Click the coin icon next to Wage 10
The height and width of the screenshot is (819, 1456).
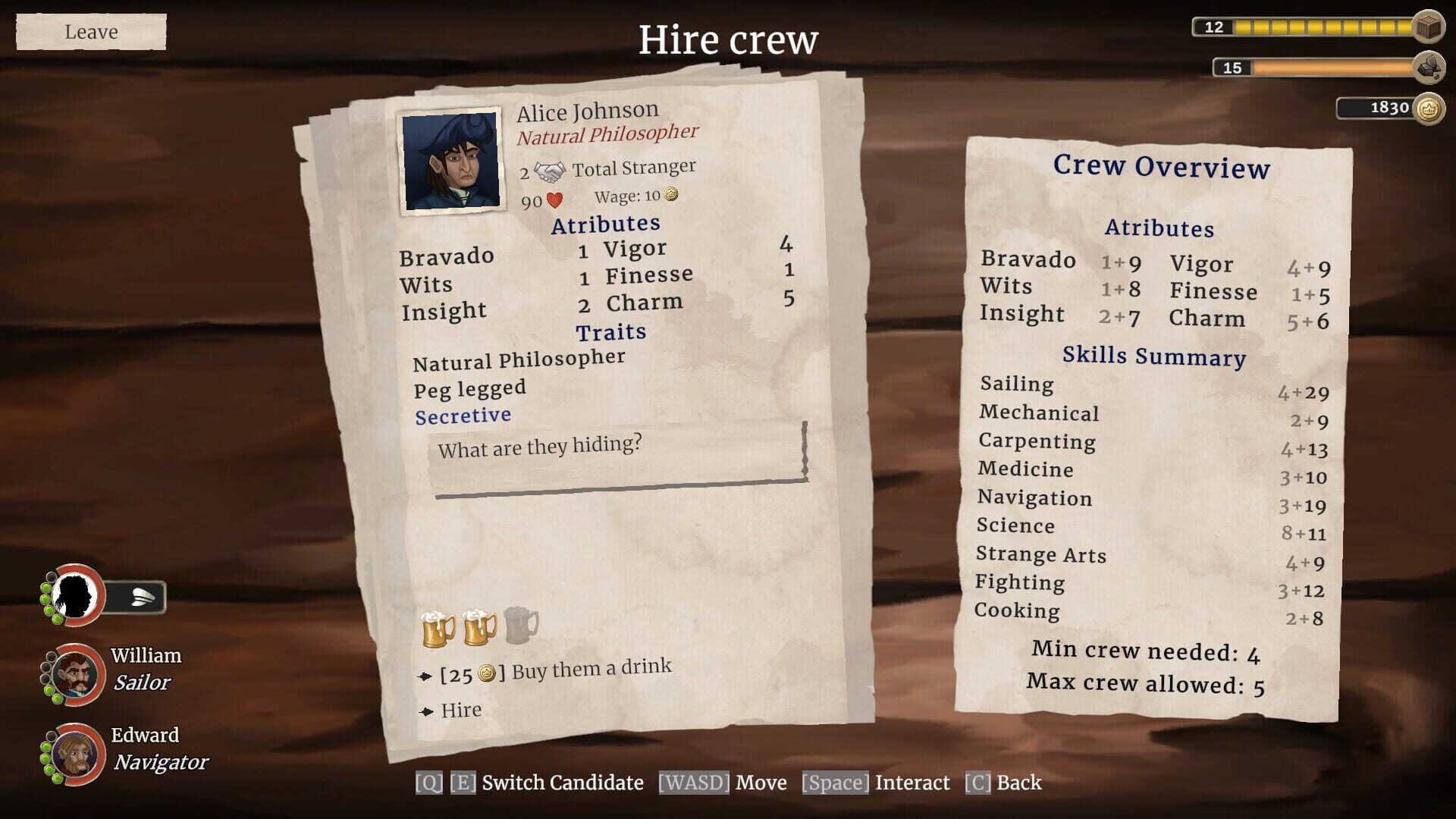(669, 196)
